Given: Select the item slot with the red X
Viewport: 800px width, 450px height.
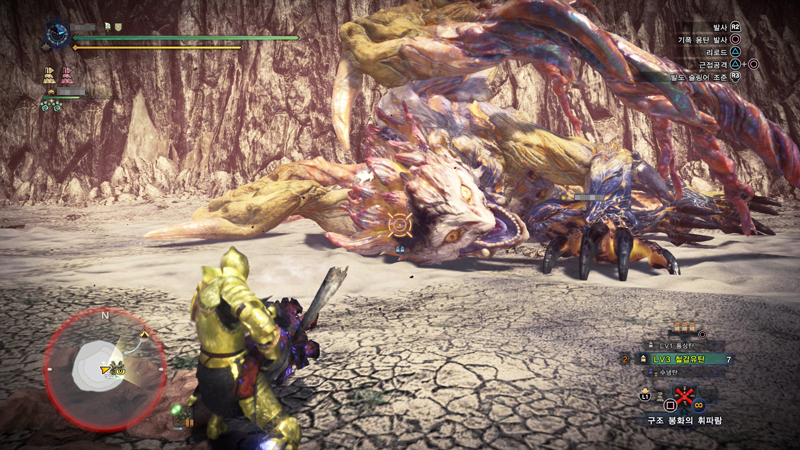Looking at the screenshot, I should point(685,398).
